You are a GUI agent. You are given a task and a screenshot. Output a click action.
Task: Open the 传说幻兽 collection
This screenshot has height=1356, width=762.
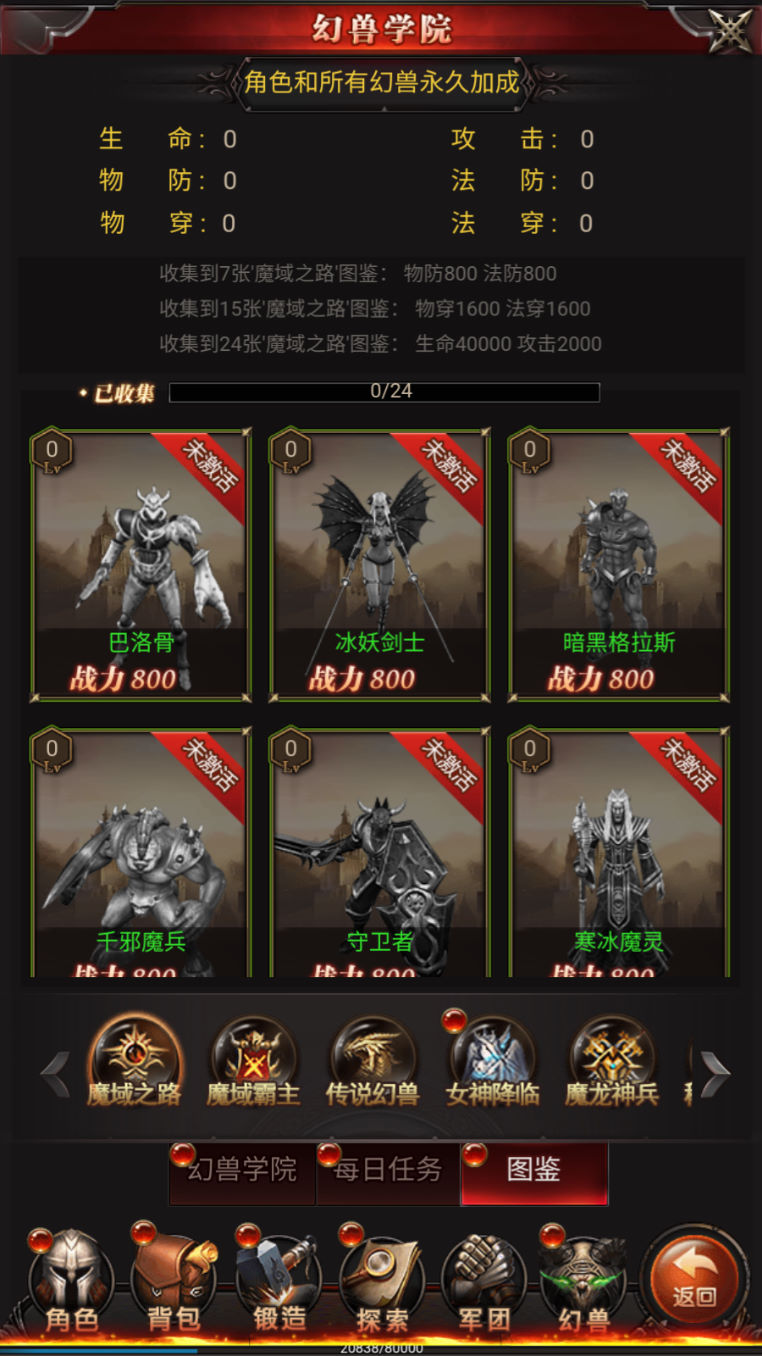coord(372,1065)
